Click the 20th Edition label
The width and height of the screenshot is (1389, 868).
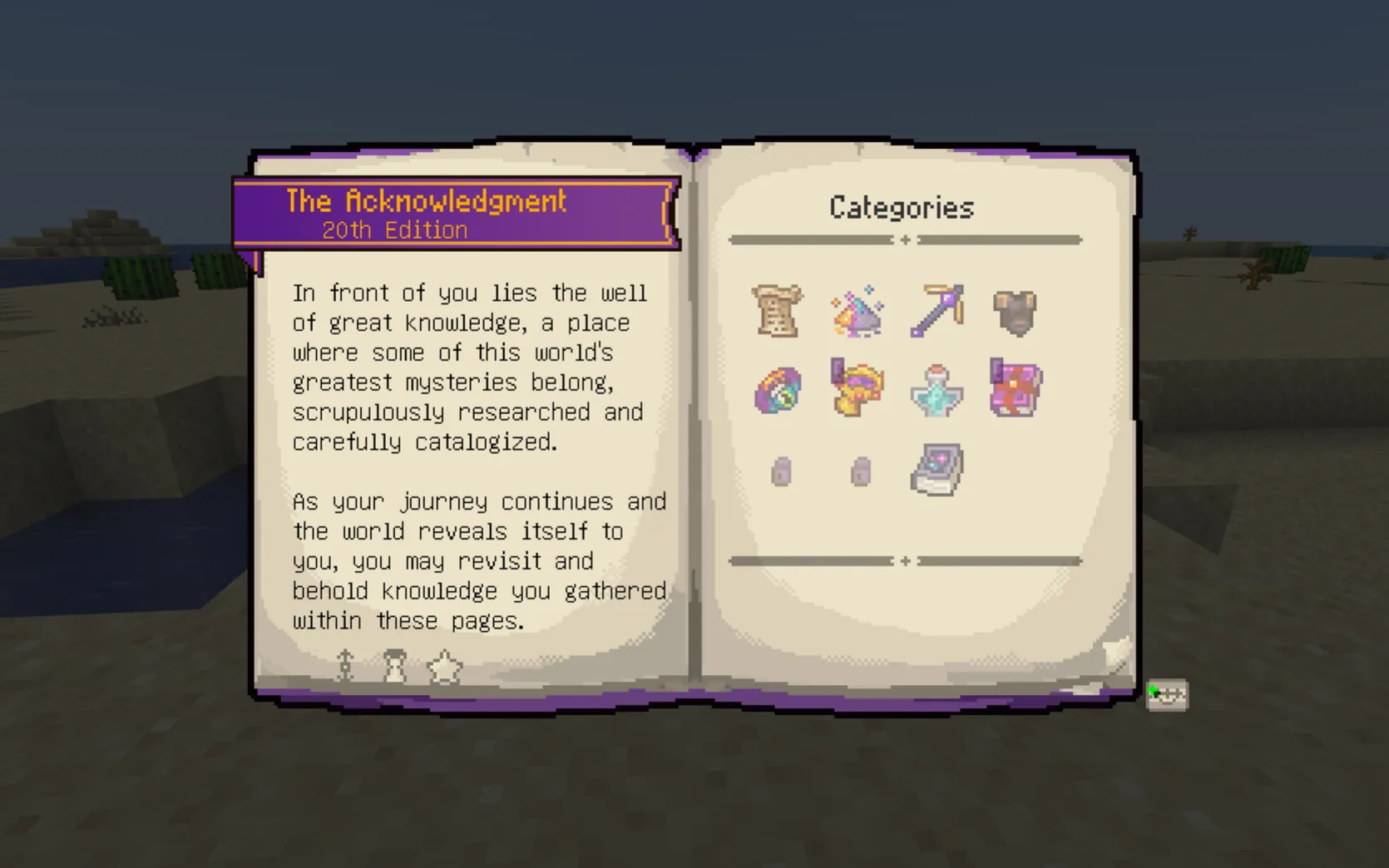tap(394, 230)
